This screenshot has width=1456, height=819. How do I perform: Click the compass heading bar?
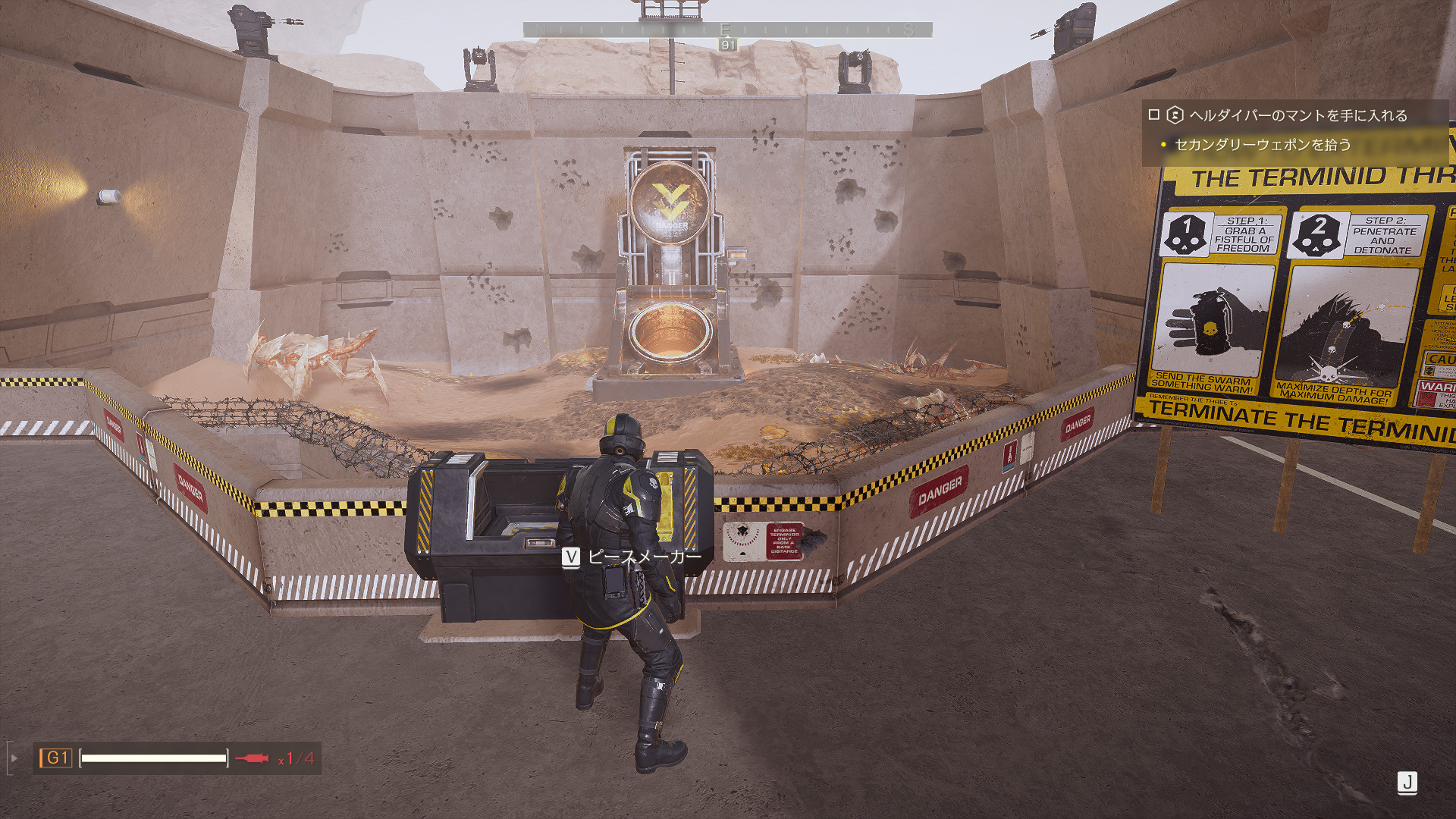coord(727,30)
